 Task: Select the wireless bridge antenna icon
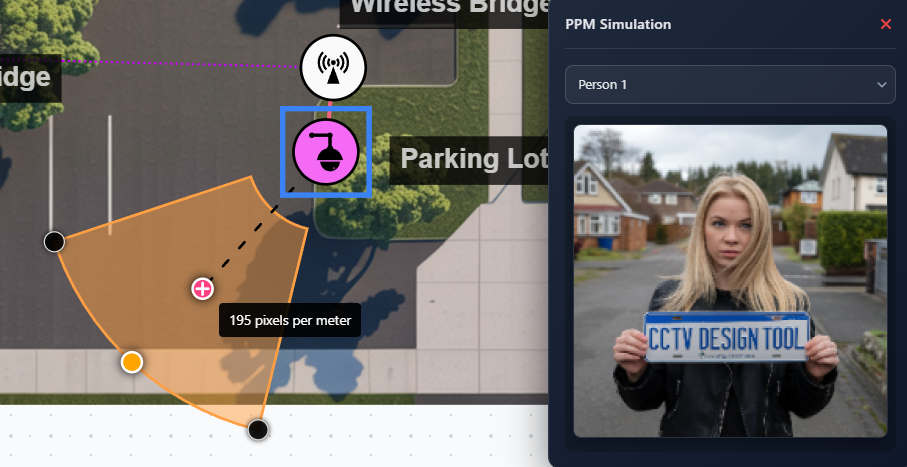(x=333, y=68)
